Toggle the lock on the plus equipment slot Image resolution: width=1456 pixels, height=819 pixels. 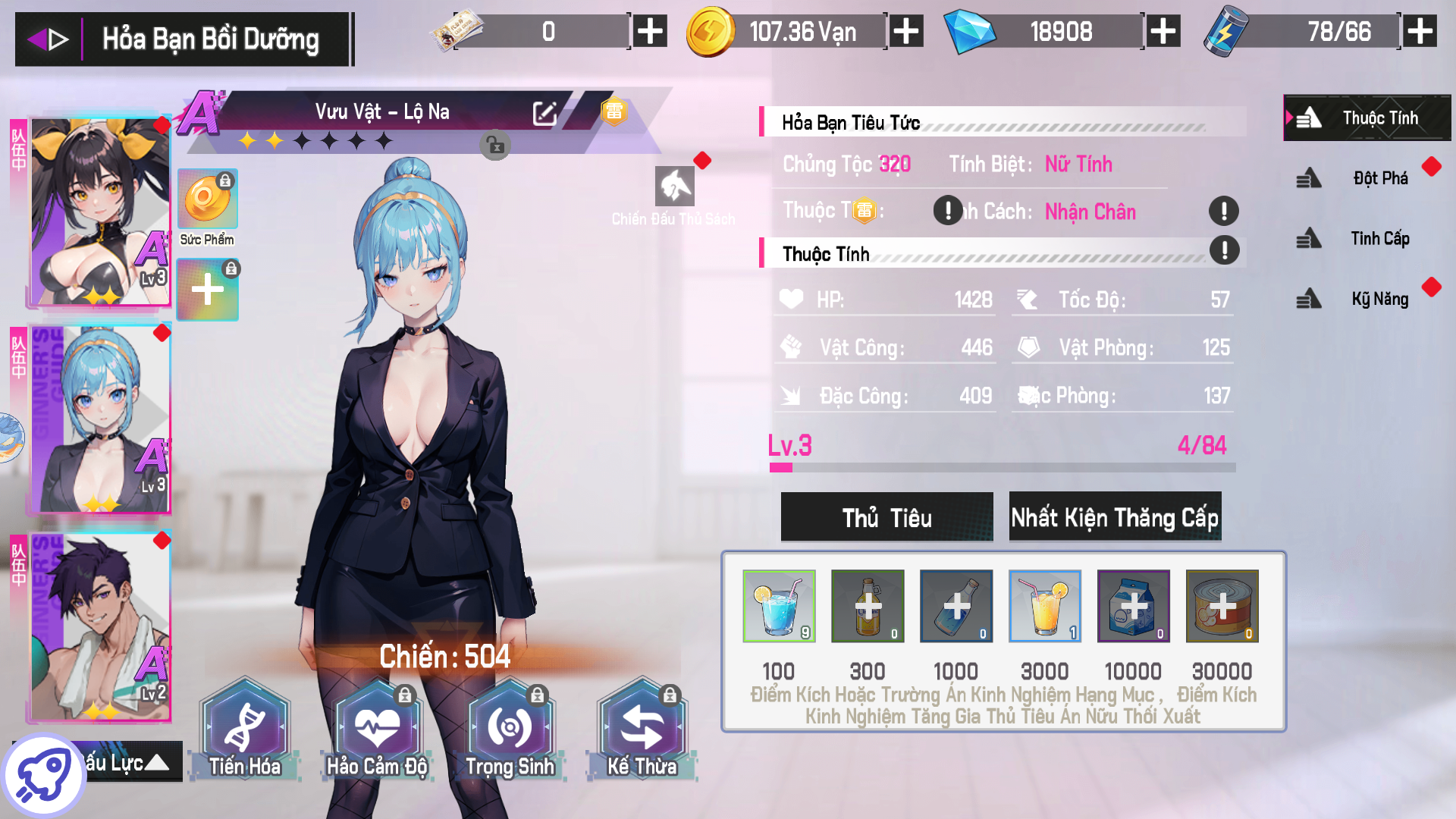[231, 267]
